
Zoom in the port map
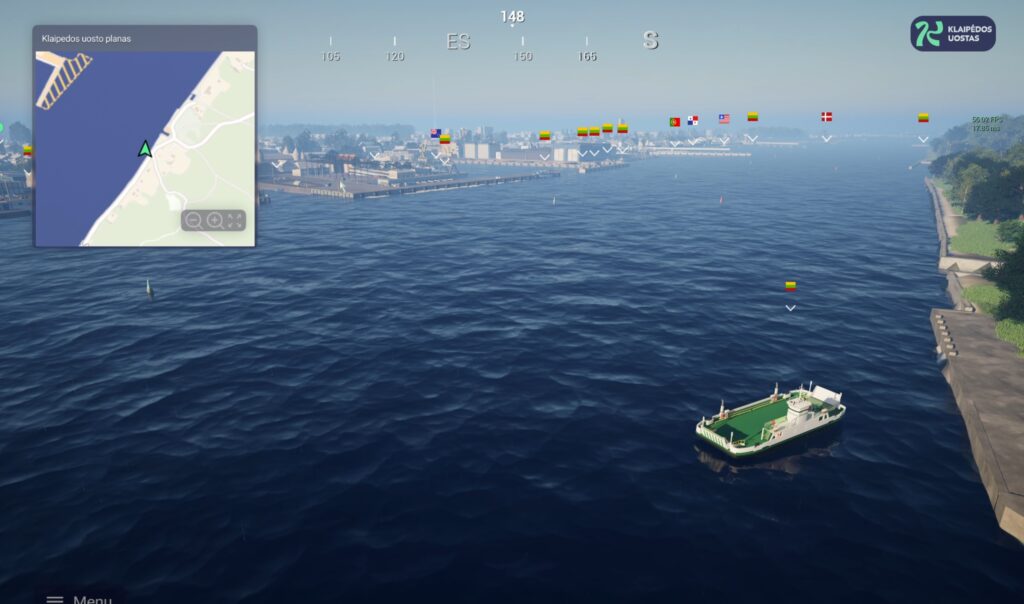214,220
